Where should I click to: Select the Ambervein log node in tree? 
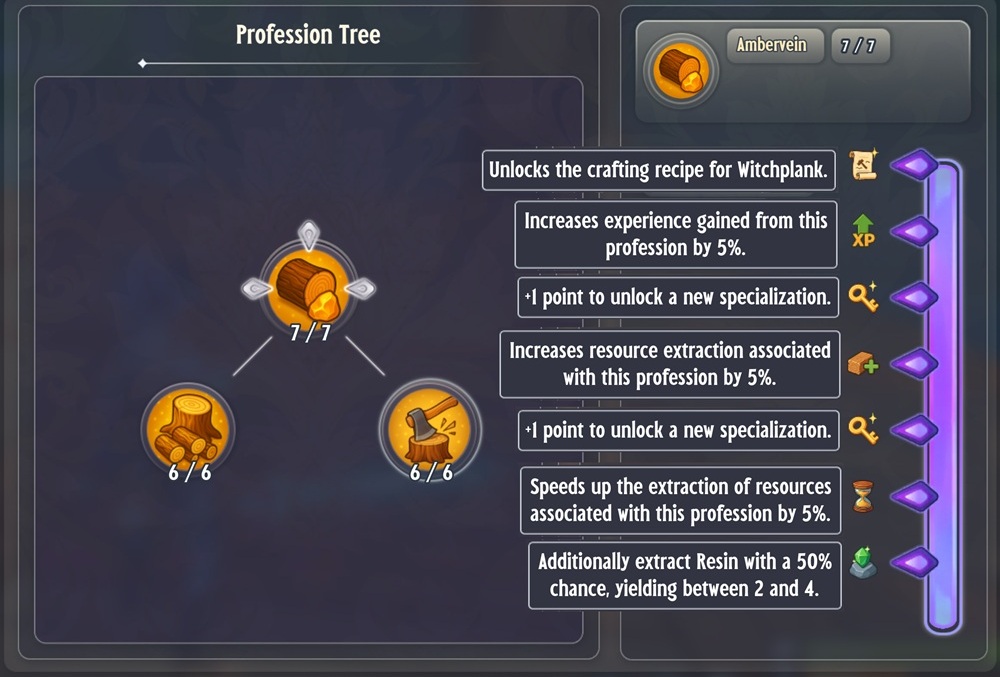(309, 284)
